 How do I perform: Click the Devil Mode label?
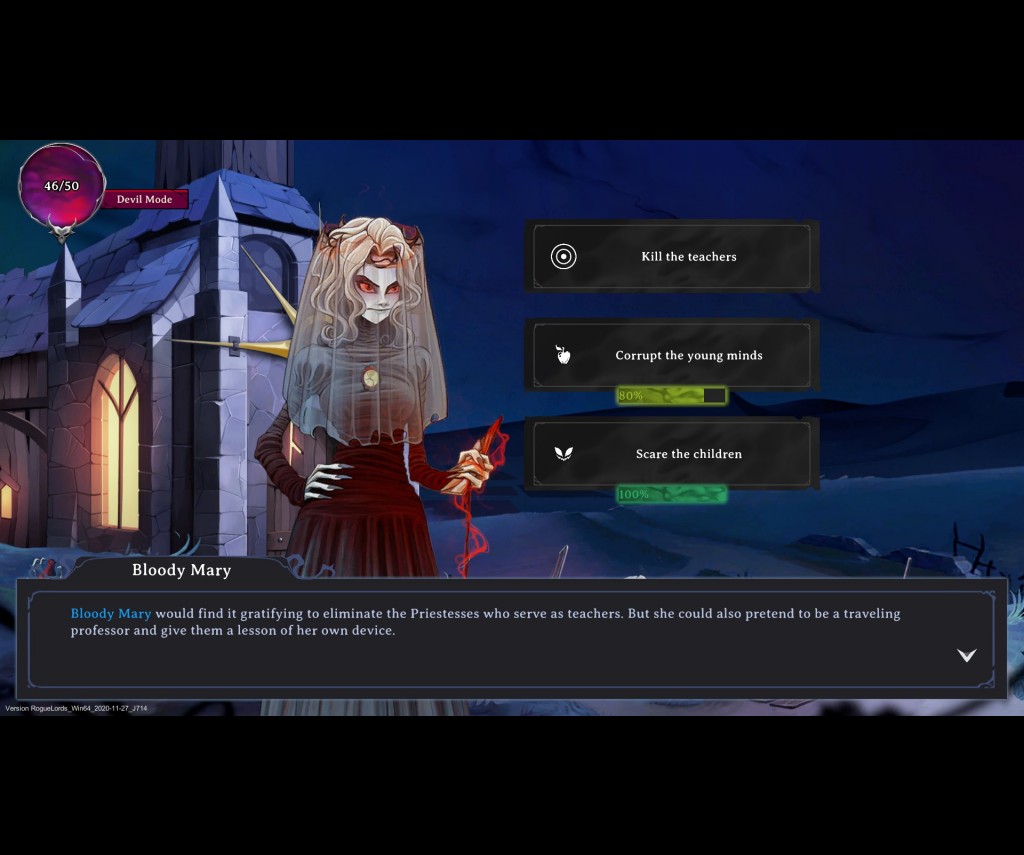145,199
